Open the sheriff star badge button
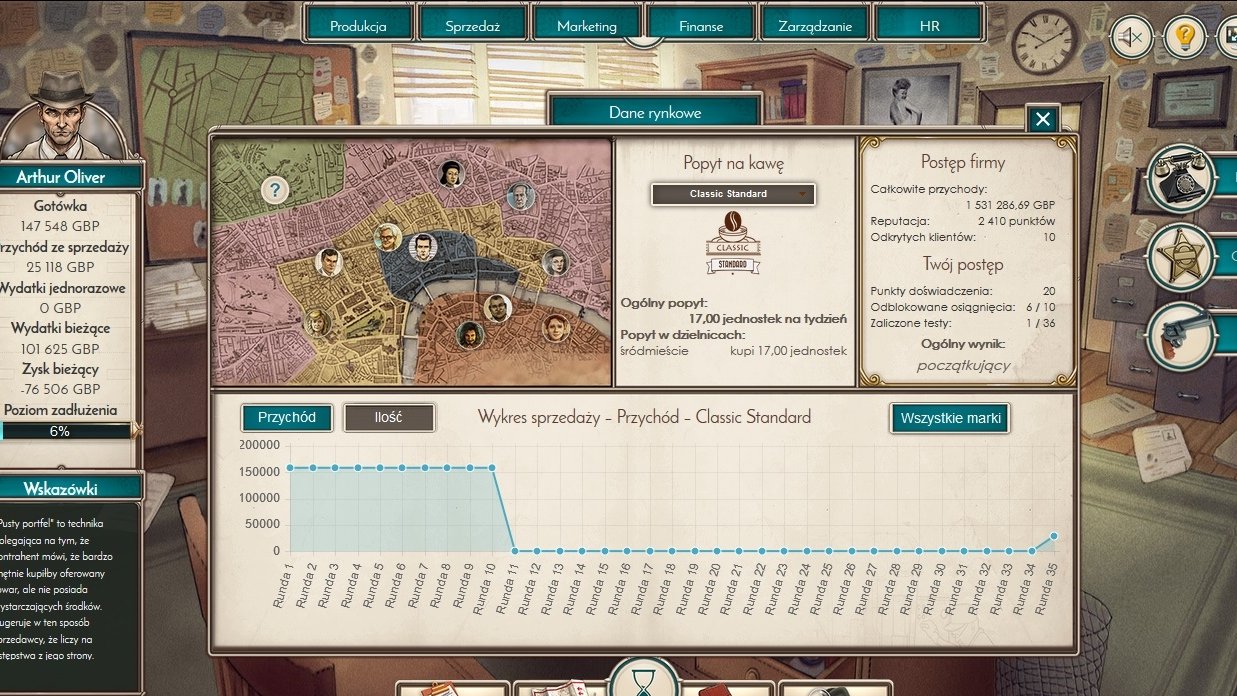This screenshot has height=696, width=1237. [1181, 256]
